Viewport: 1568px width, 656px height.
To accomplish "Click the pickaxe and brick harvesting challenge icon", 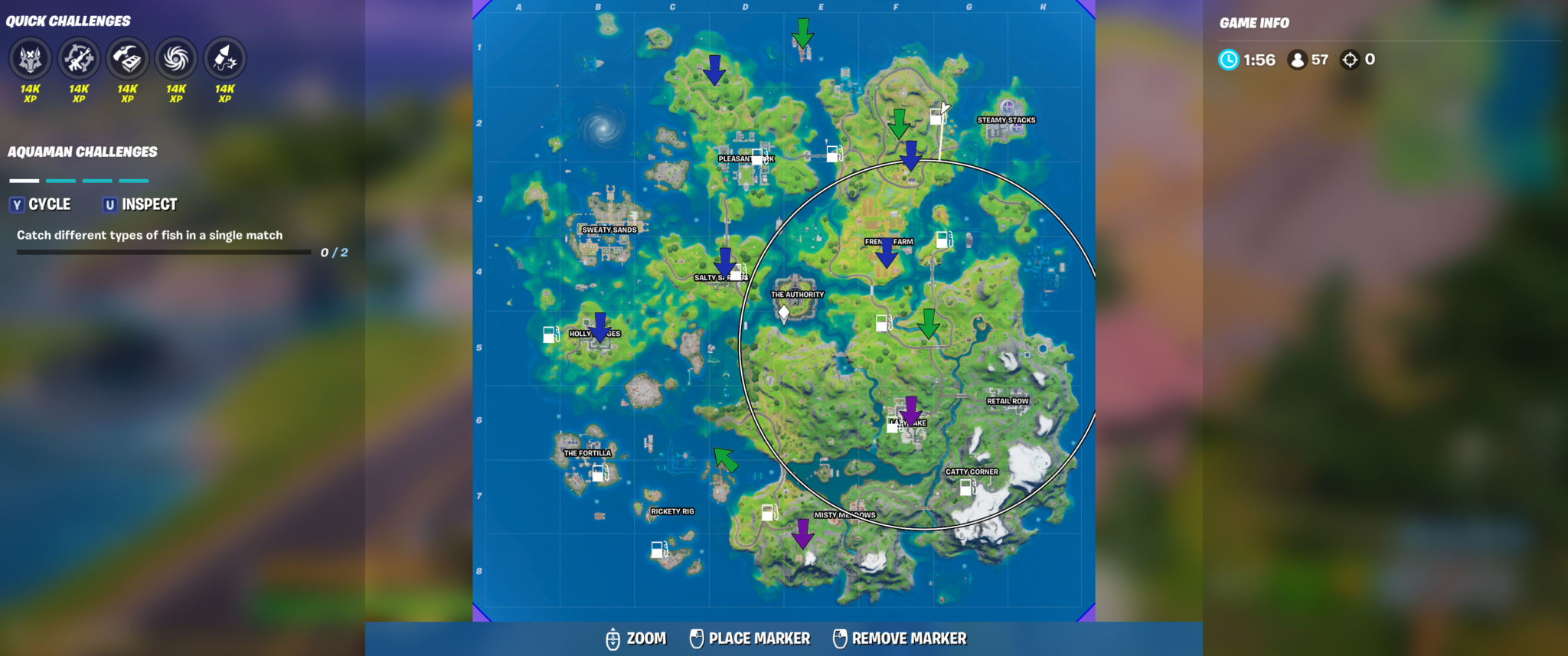I will pos(127,58).
